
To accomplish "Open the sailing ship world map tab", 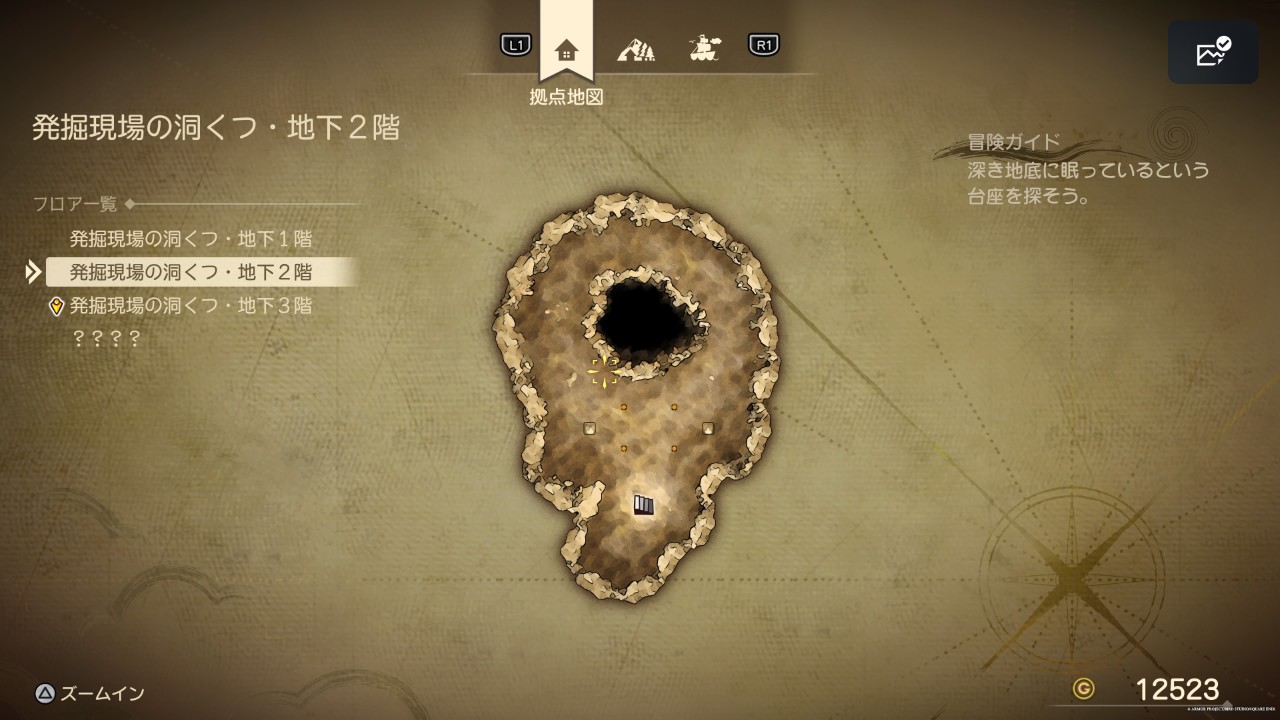I will pyautogui.click(x=705, y=47).
